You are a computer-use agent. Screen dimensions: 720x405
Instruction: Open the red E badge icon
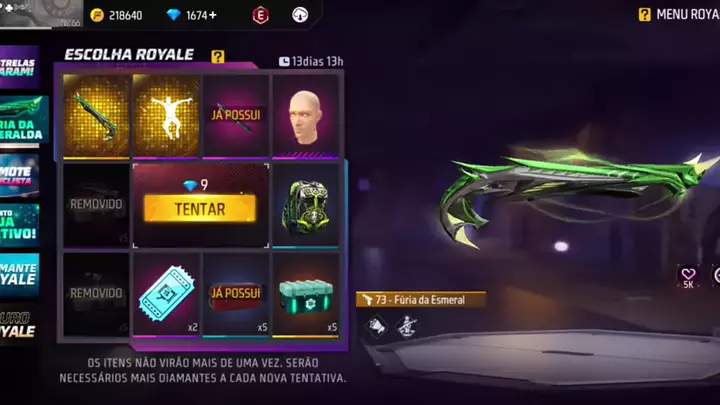261,15
